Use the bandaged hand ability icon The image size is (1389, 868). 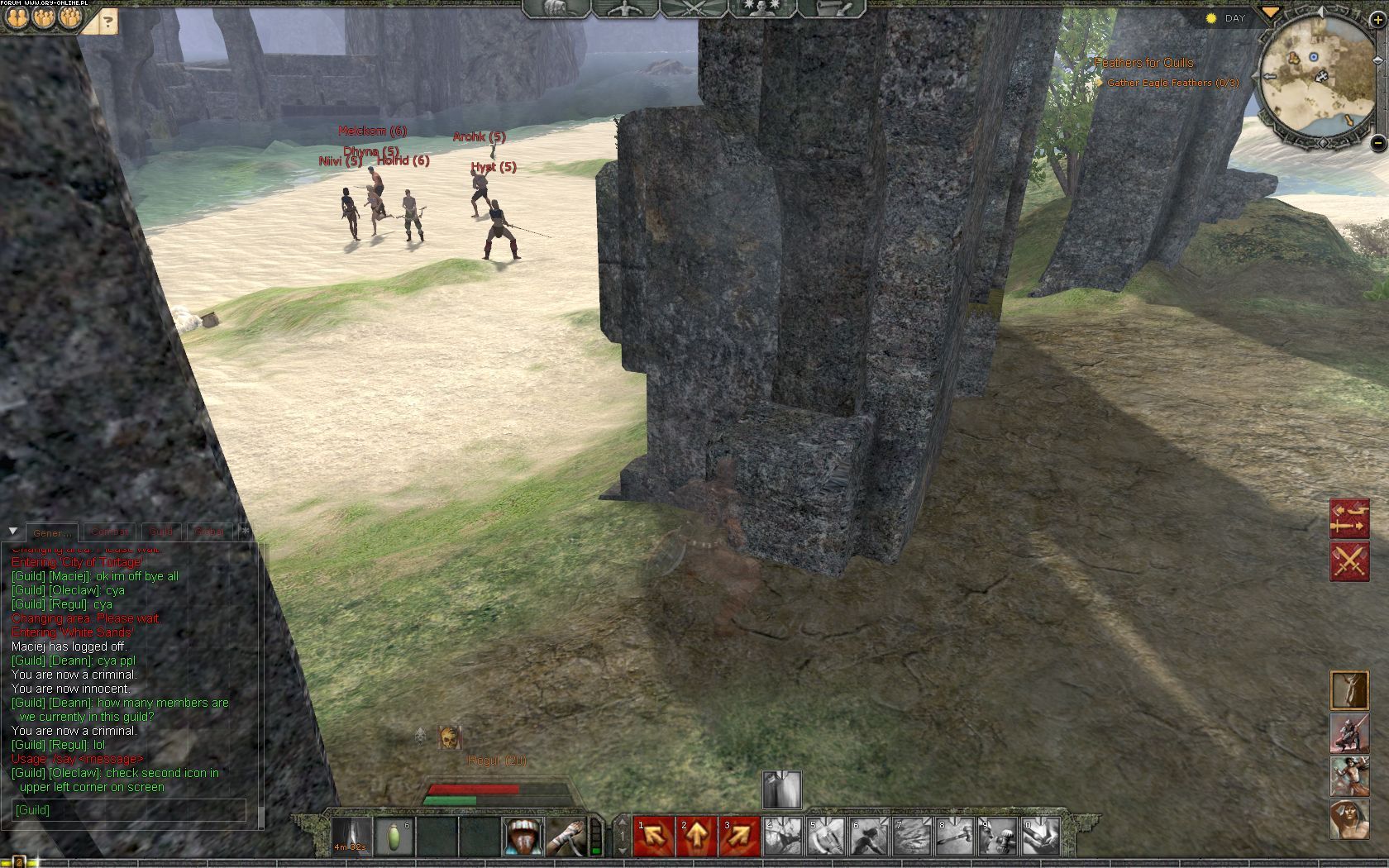[x=566, y=836]
